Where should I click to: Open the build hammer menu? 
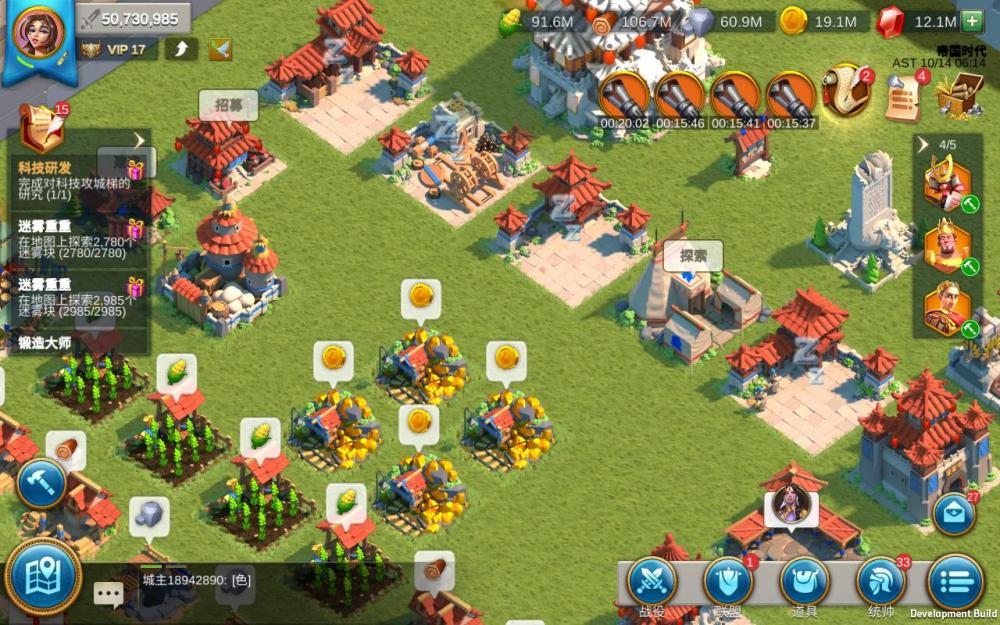click(x=41, y=483)
